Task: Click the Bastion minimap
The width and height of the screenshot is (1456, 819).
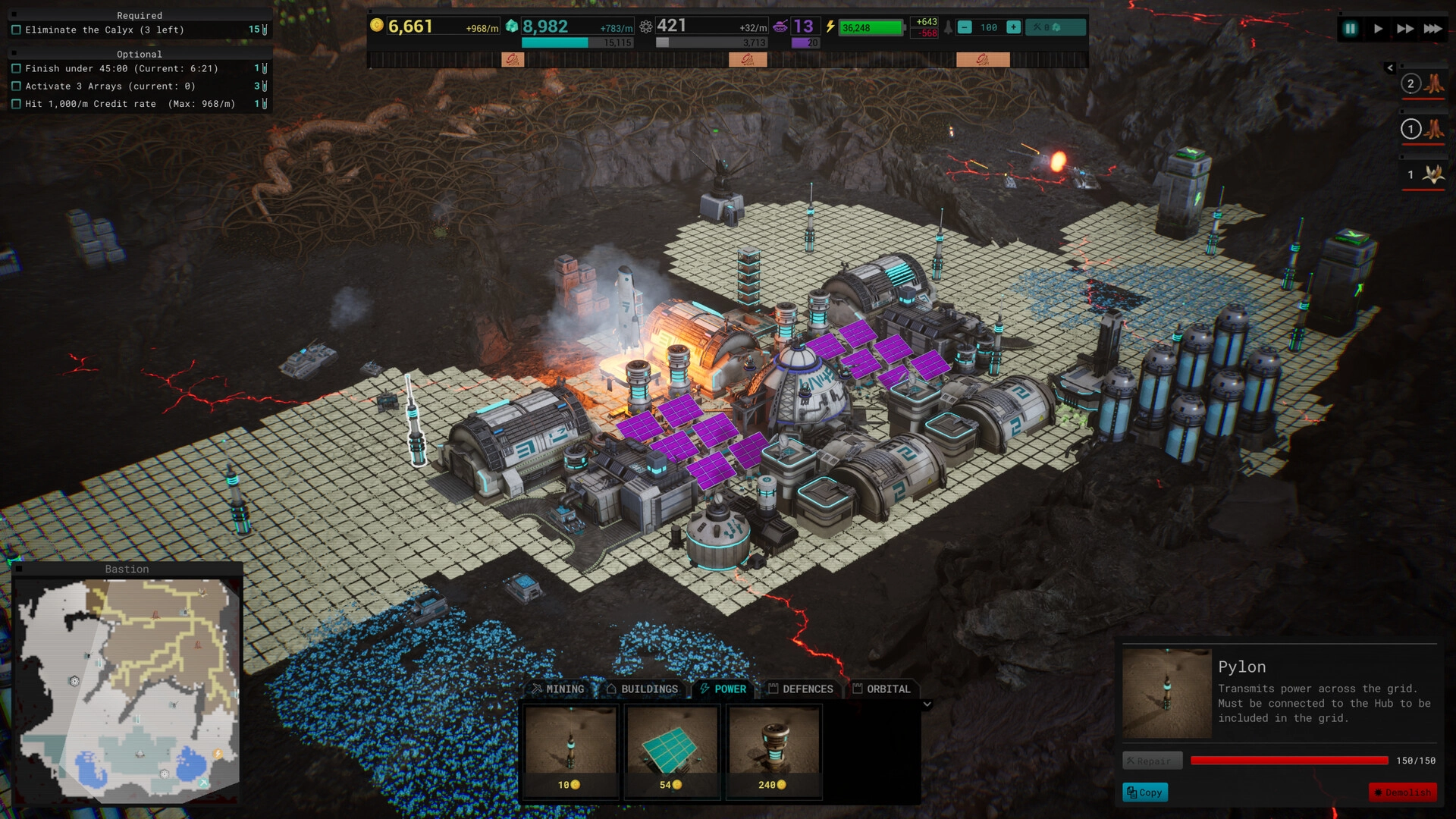Action: pos(127,690)
